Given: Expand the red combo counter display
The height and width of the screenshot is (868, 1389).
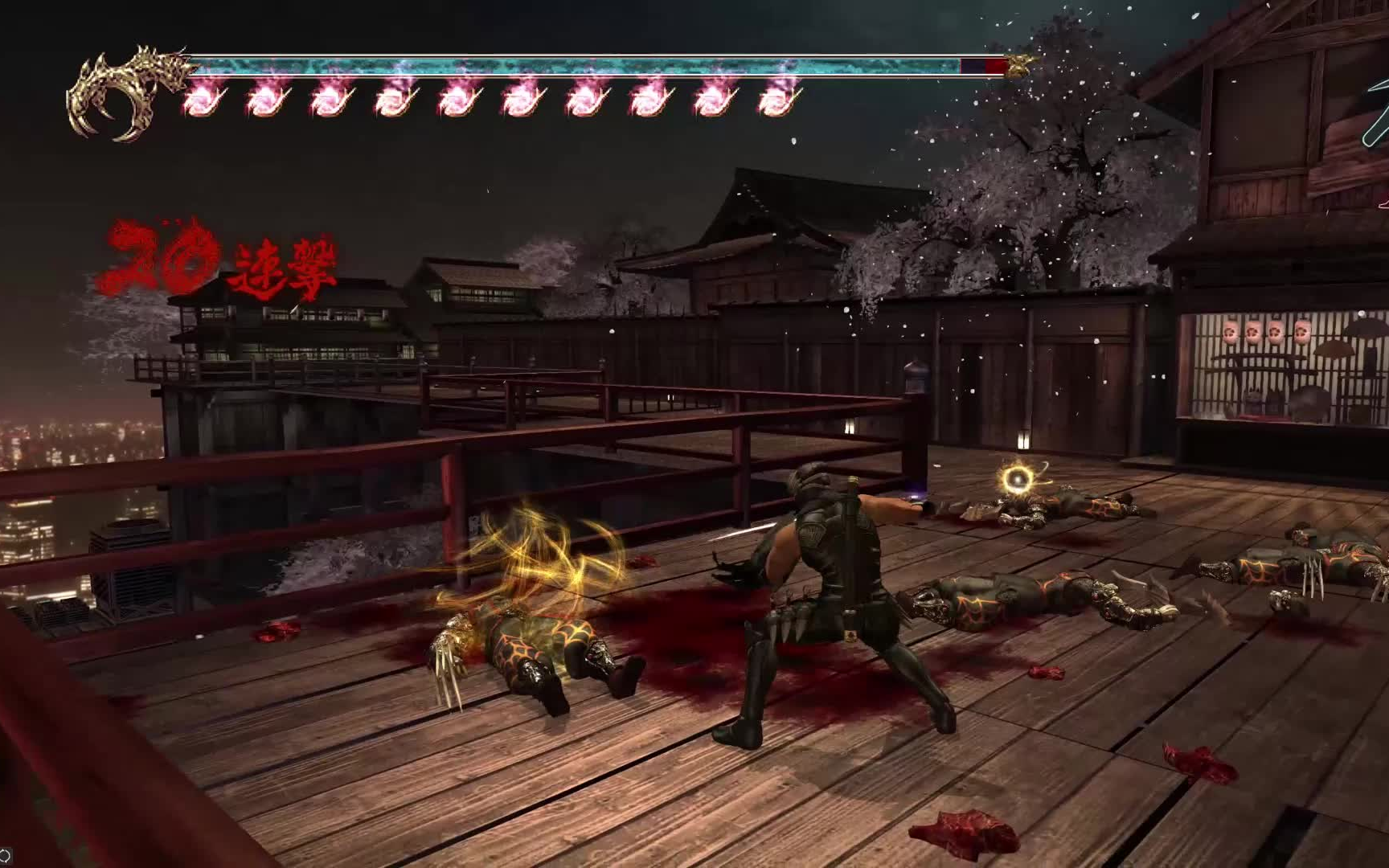Looking at the screenshot, I should [x=221, y=257].
